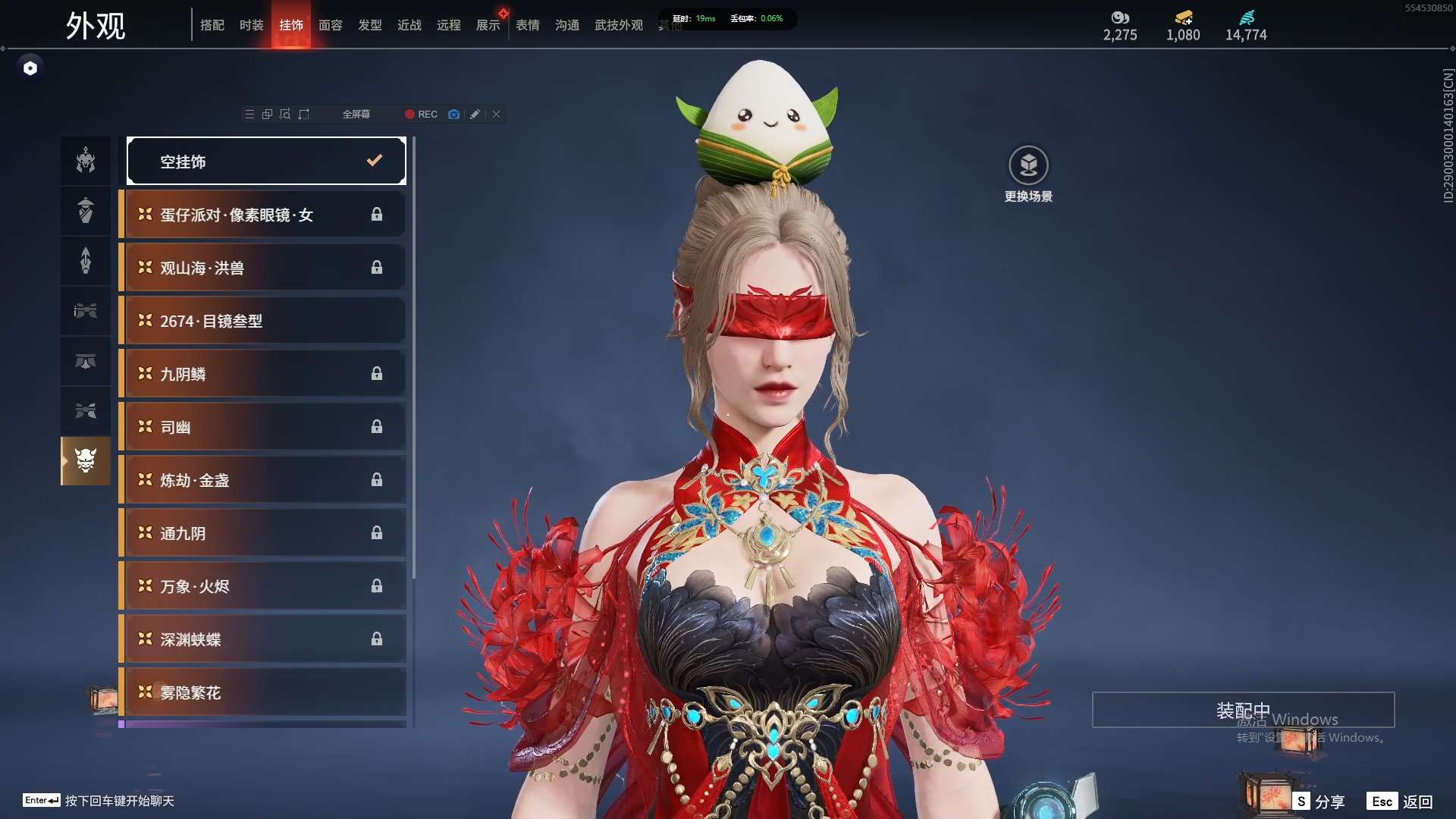Image resolution: width=1456 pixels, height=819 pixels.
Task: Choose the 九阴鳞 accessory
Action: 262,374
